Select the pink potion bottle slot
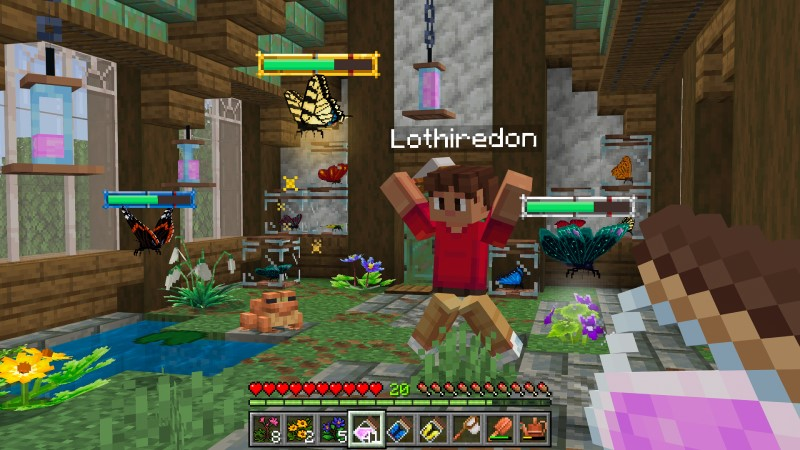This screenshot has width=800, height=450. 366,429
